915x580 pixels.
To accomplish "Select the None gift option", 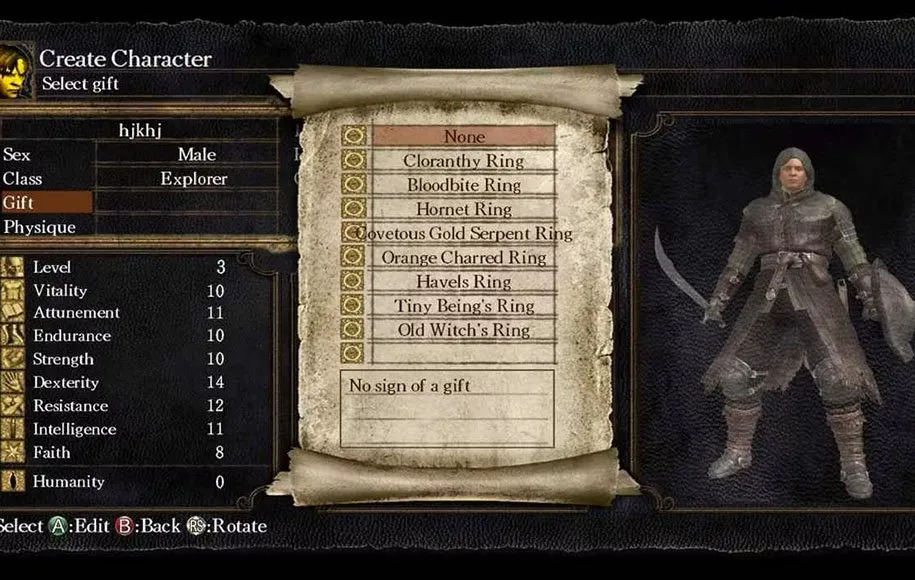I will tap(463, 136).
